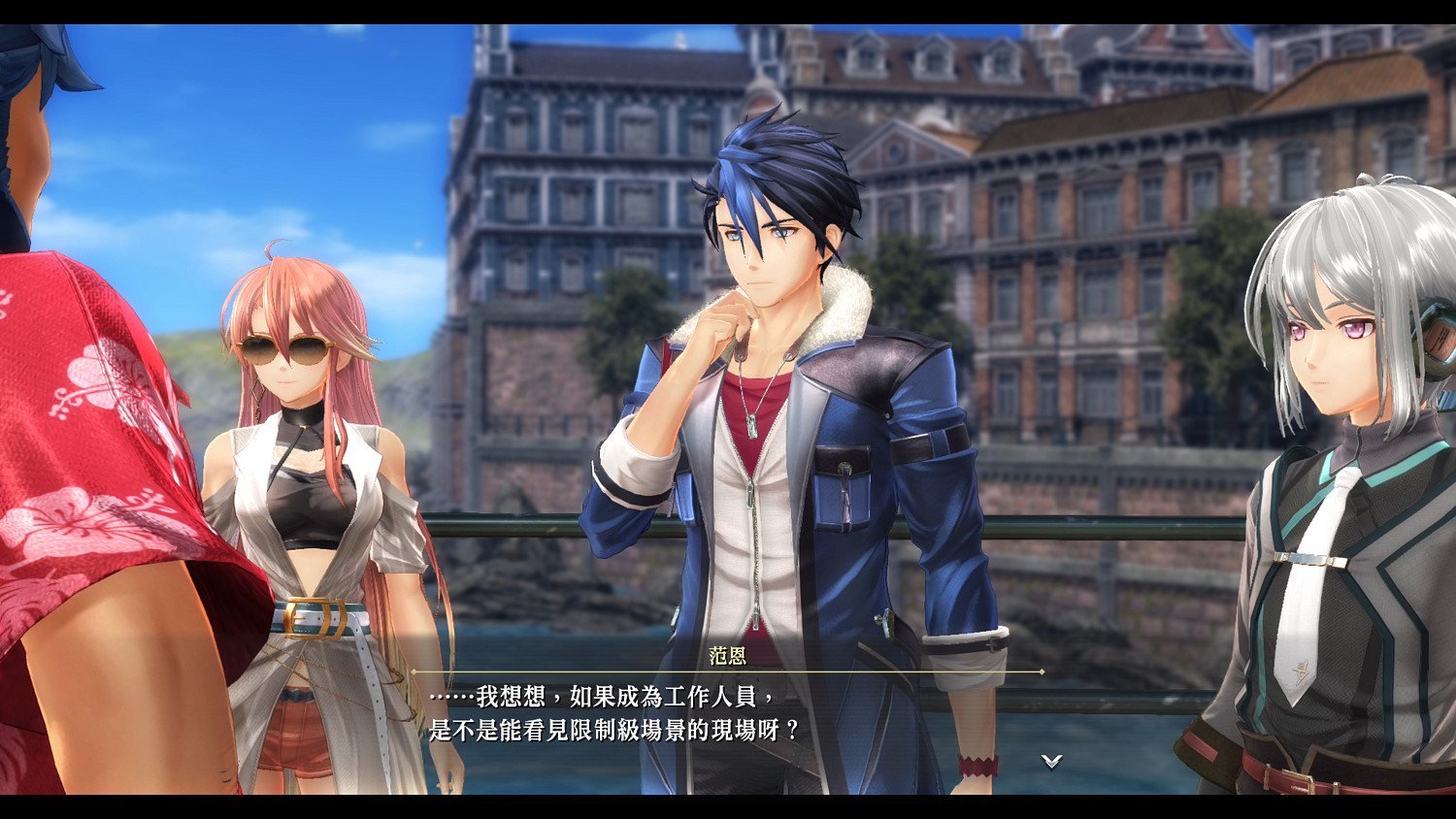
Task: Click Van's dog tag necklace
Action: pyautogui.click(x=752, y=427)
